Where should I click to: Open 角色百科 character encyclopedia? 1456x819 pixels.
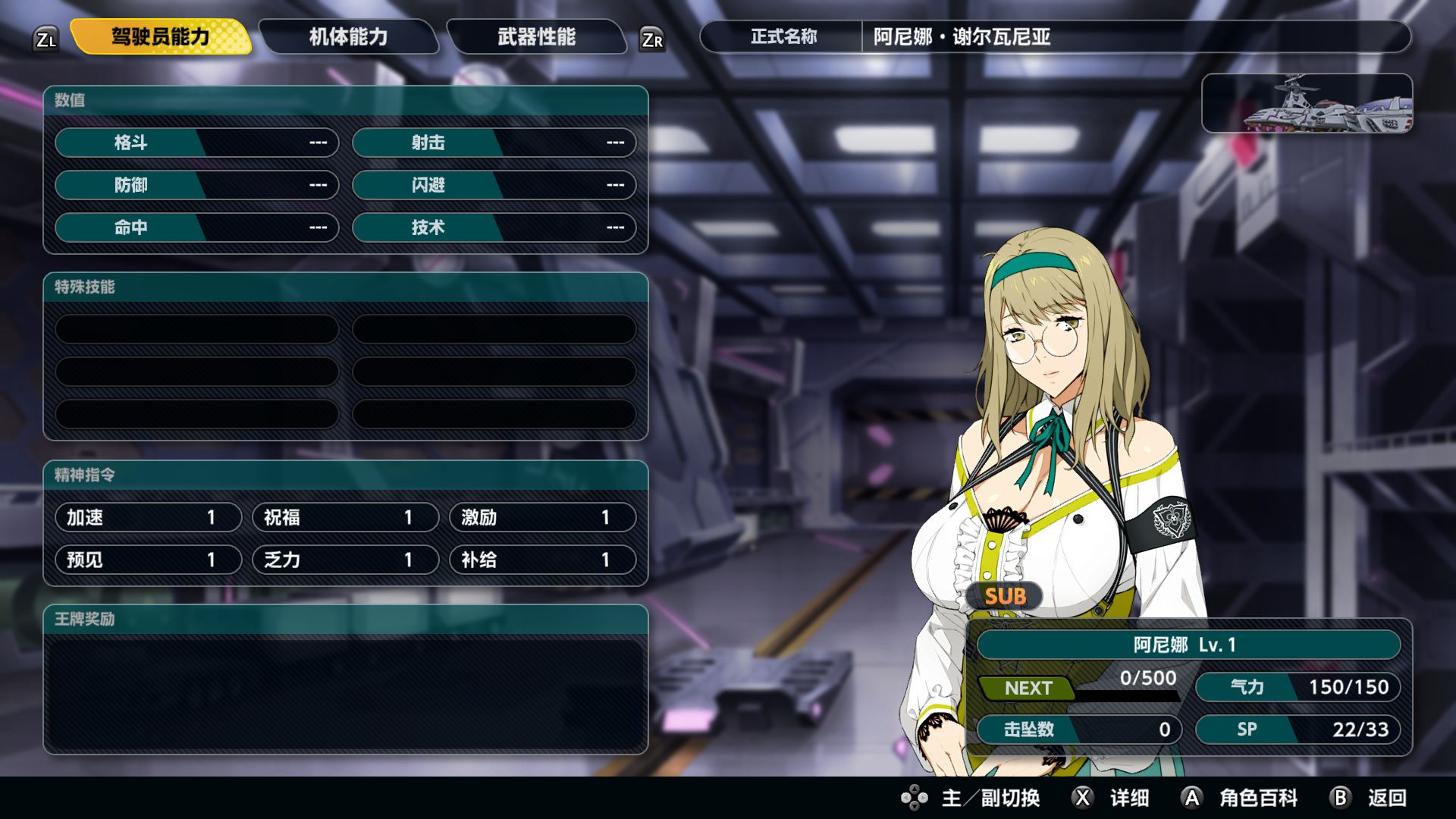click(1240, 798)
